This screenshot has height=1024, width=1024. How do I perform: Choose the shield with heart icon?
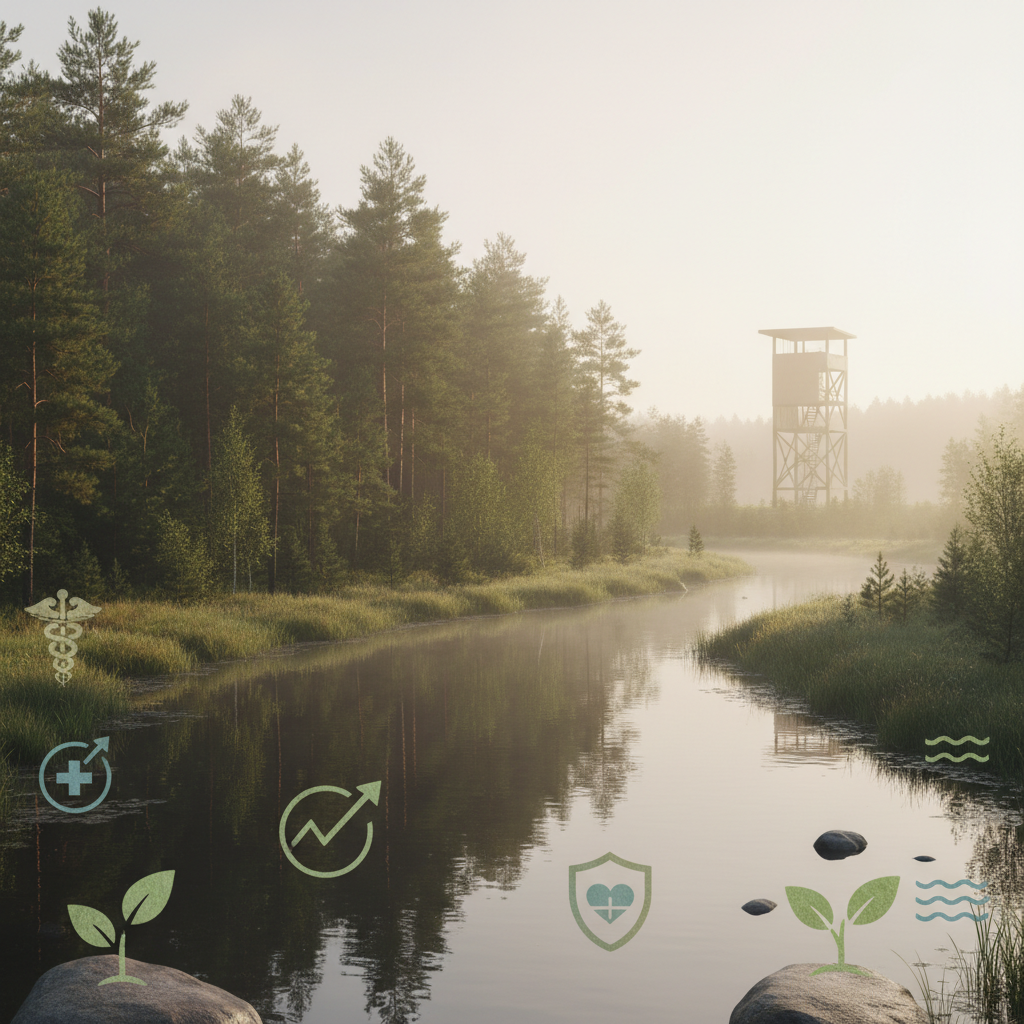pos(609,900)
